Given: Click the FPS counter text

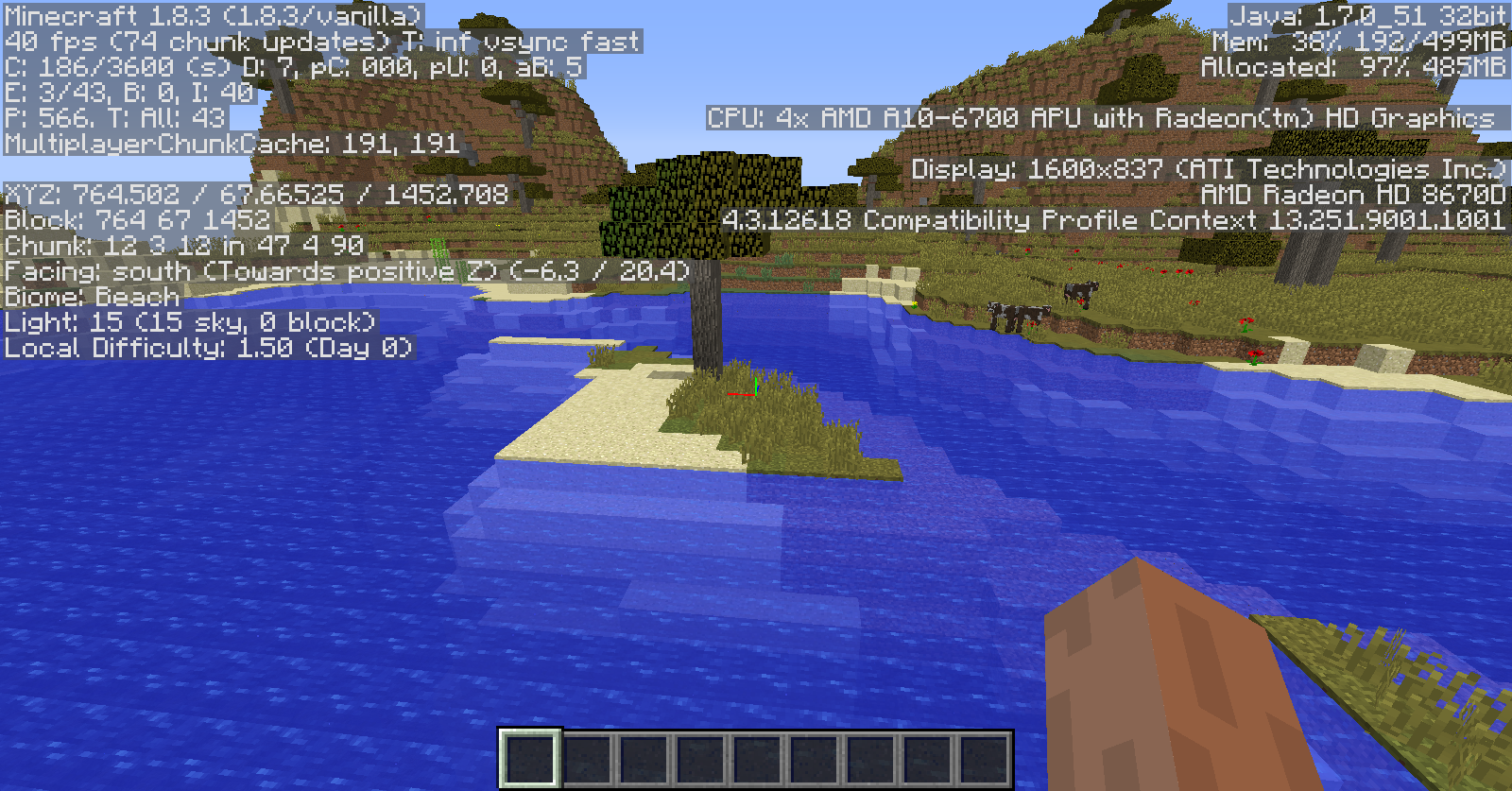Looking at the screenshot, I should (x=94, y=42).
